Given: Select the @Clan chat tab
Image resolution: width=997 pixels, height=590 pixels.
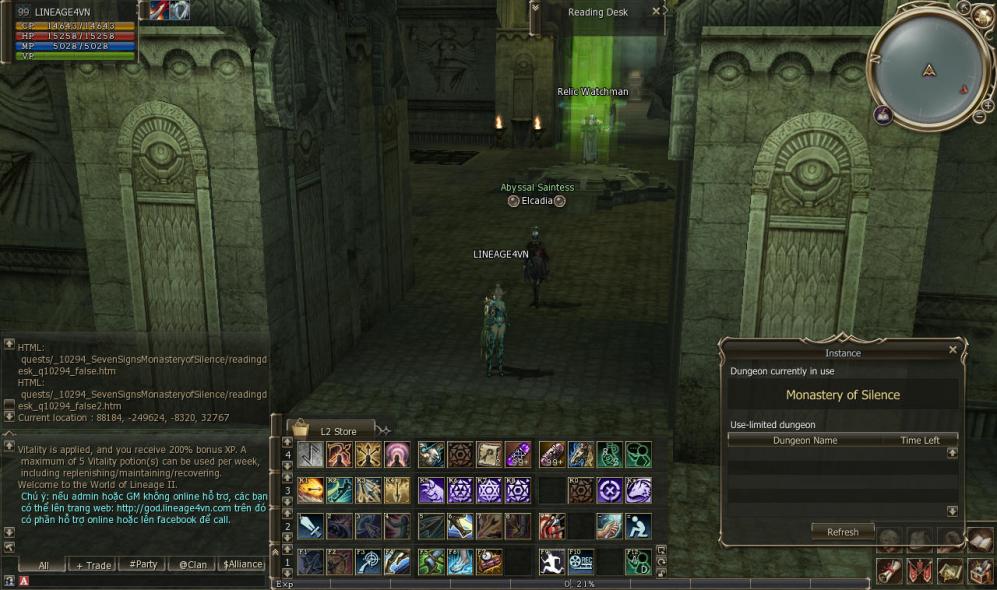Looking at the screenshot, I should (193, 565).
